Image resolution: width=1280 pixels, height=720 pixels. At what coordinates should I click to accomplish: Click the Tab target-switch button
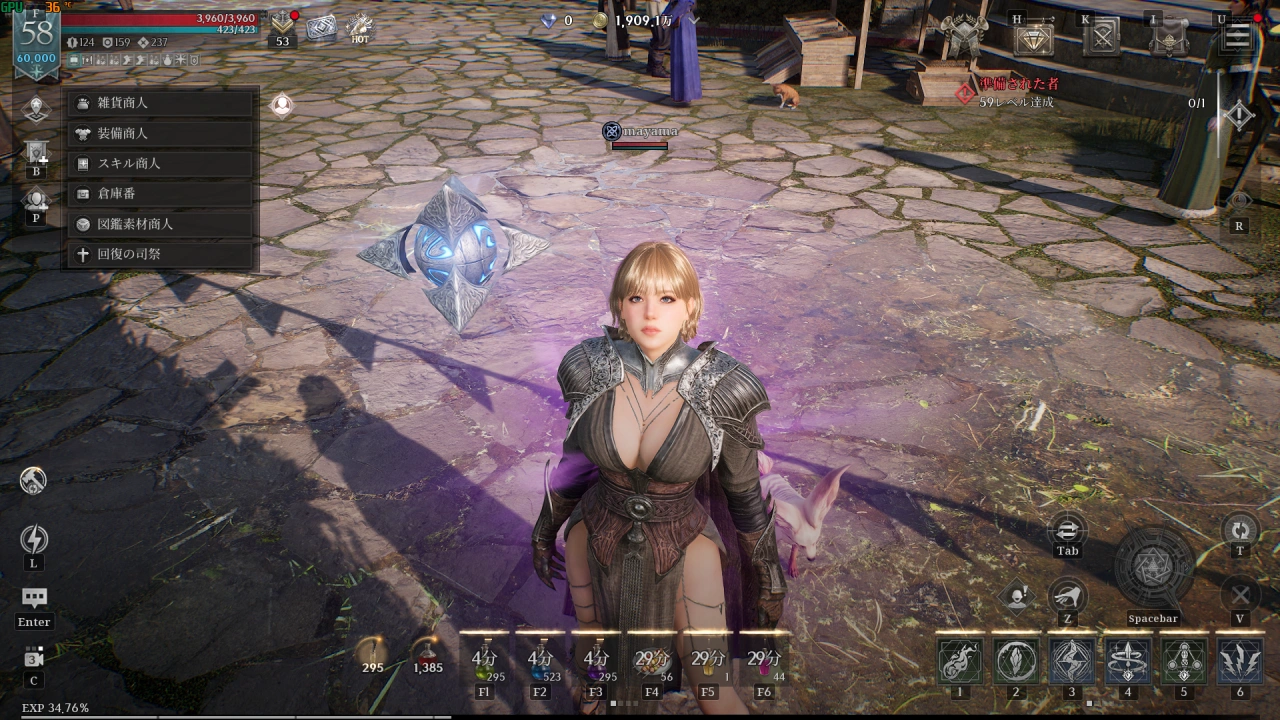coord(1067,530)
